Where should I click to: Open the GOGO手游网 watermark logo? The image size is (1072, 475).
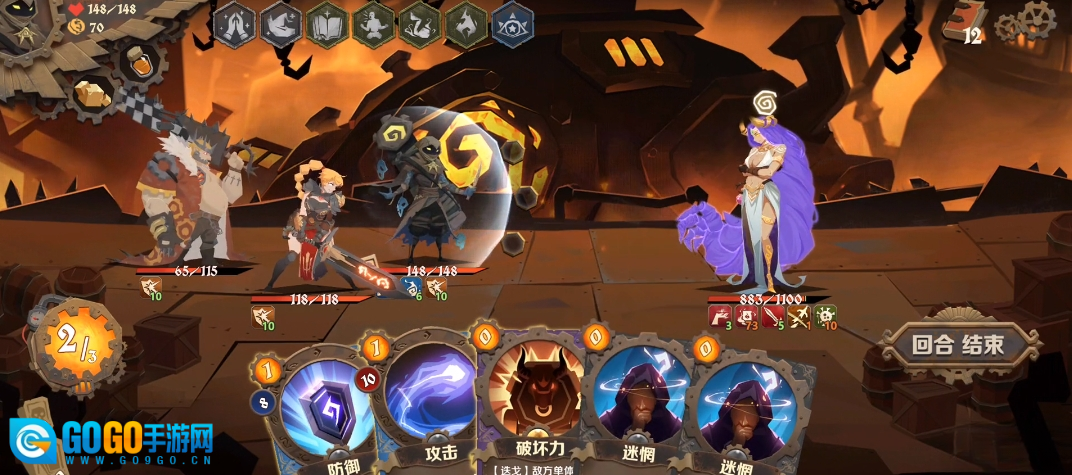(x=112, y=438)
